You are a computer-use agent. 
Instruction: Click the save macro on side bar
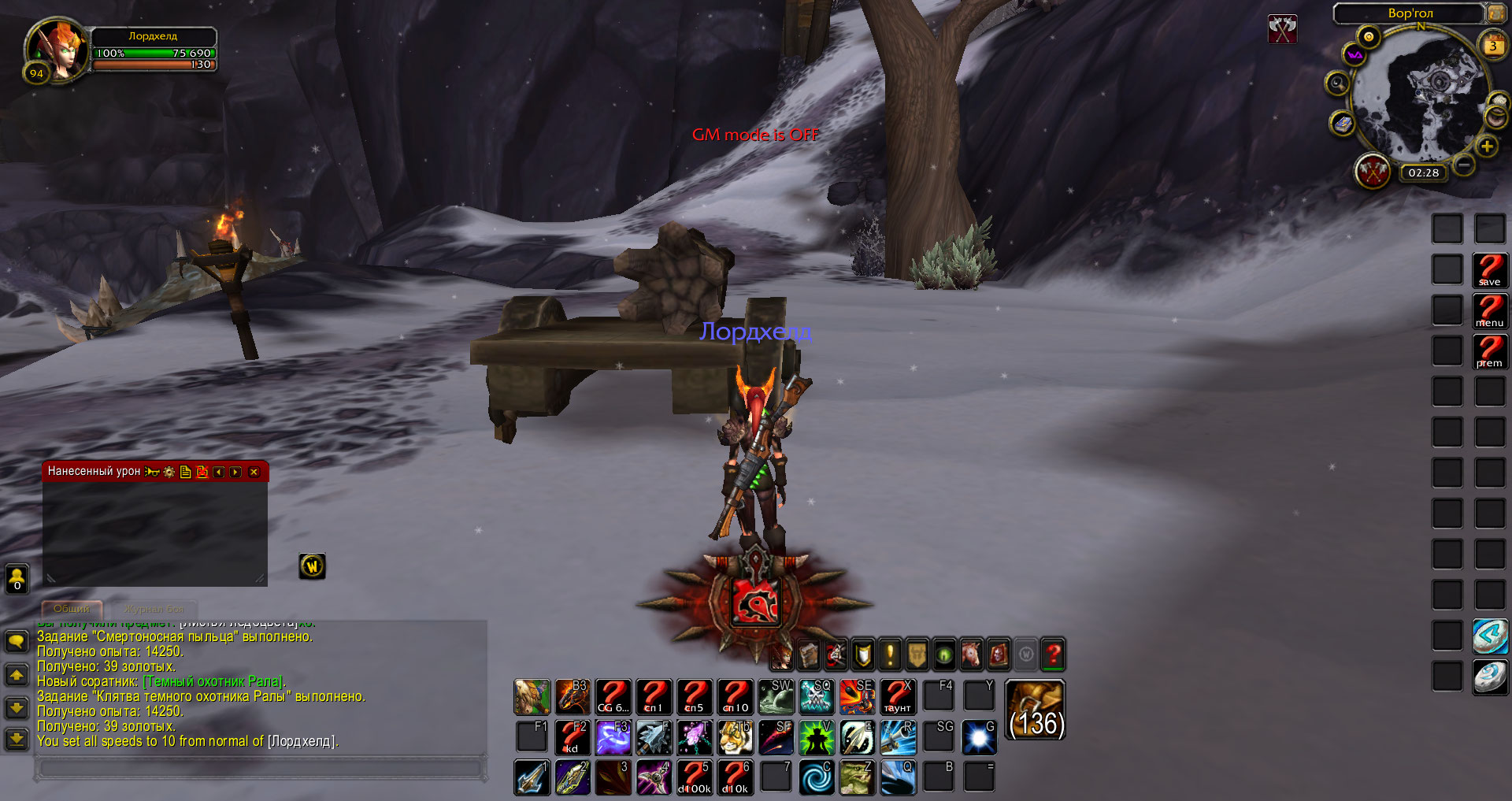(1489, 269)
